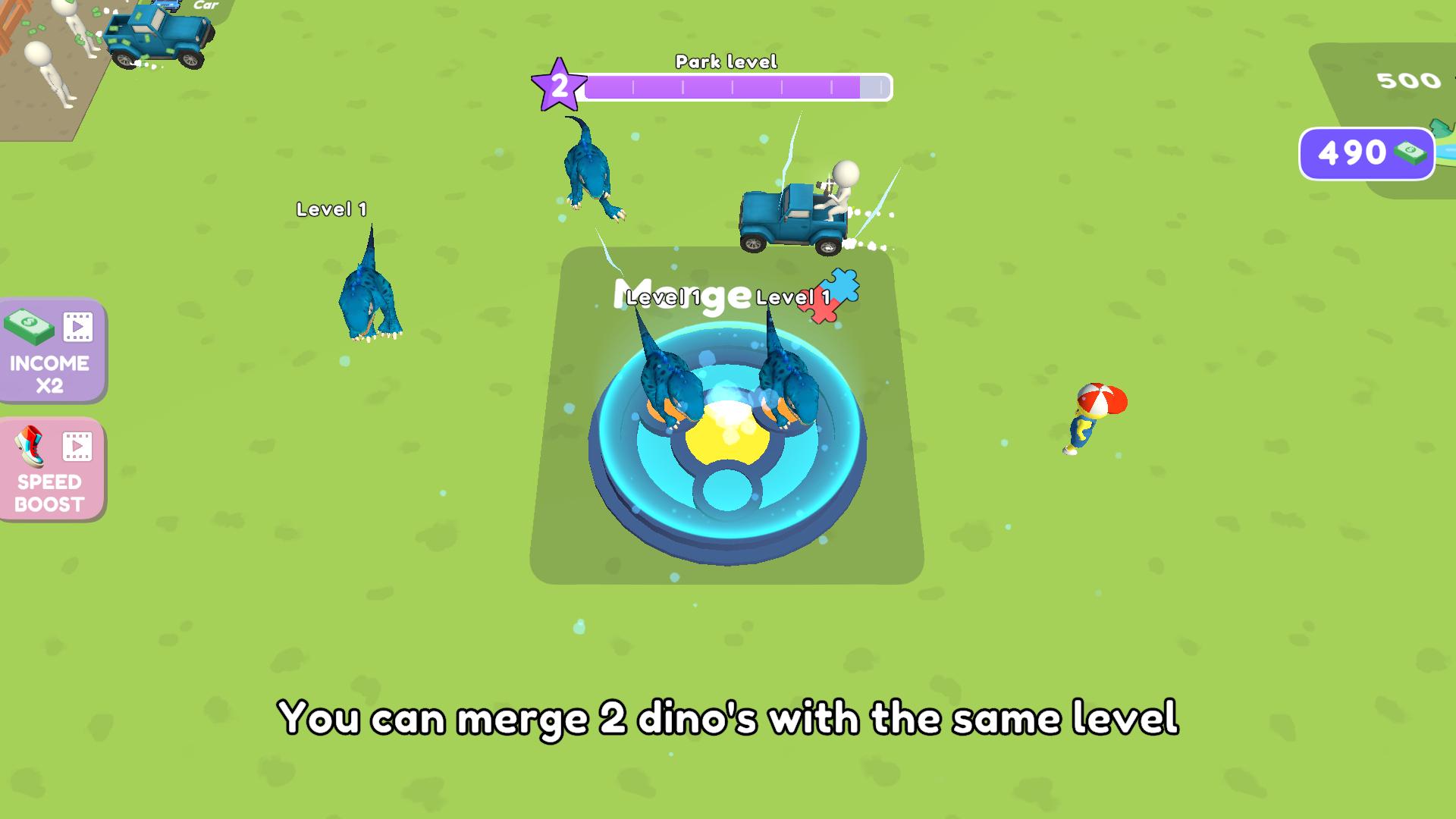Click the Park level header
Viewport: 1456px width, 819px height.
(727, 62)
